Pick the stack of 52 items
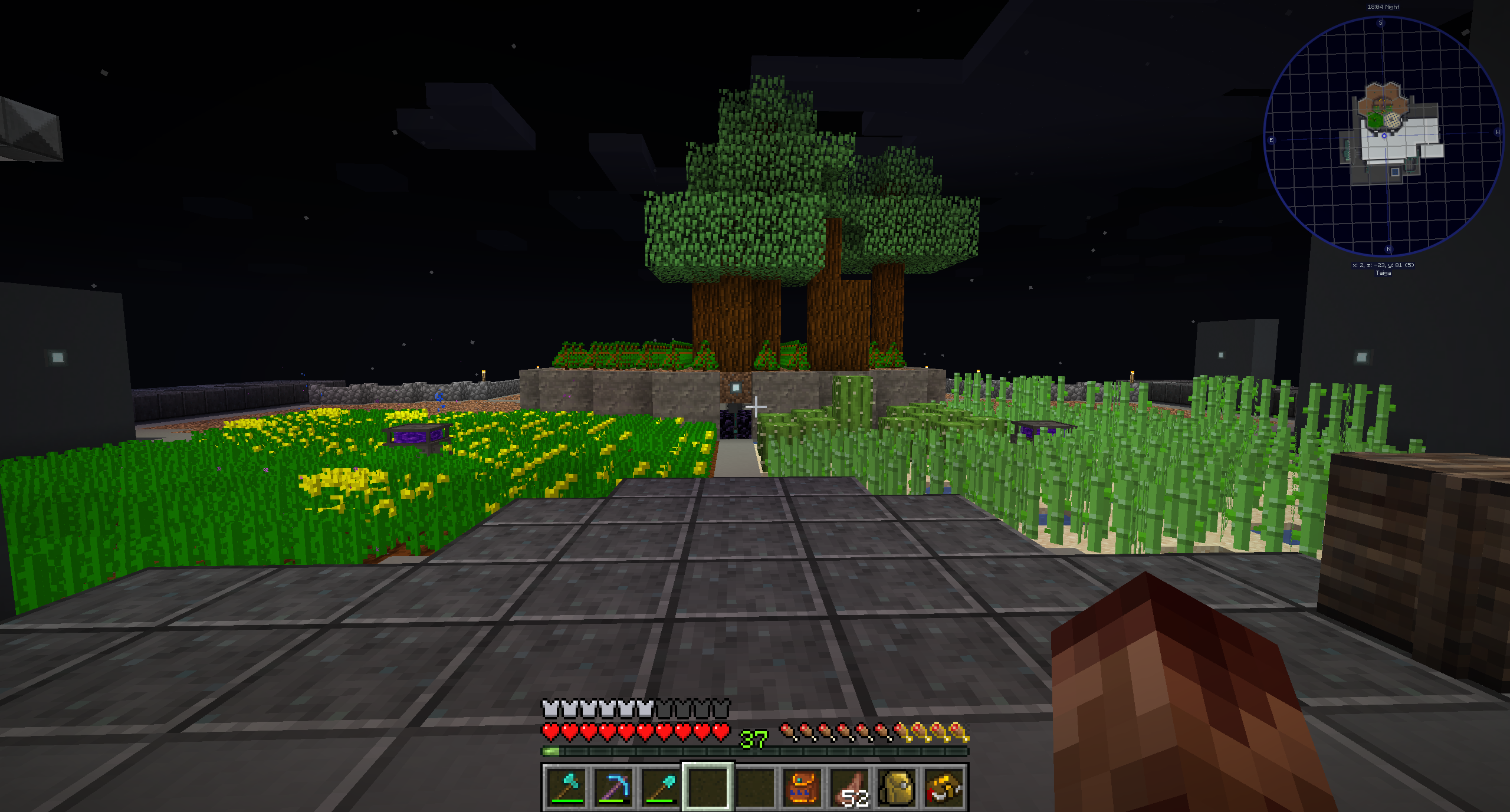Viewport: 1510px width, 812px height. point(850,787)
